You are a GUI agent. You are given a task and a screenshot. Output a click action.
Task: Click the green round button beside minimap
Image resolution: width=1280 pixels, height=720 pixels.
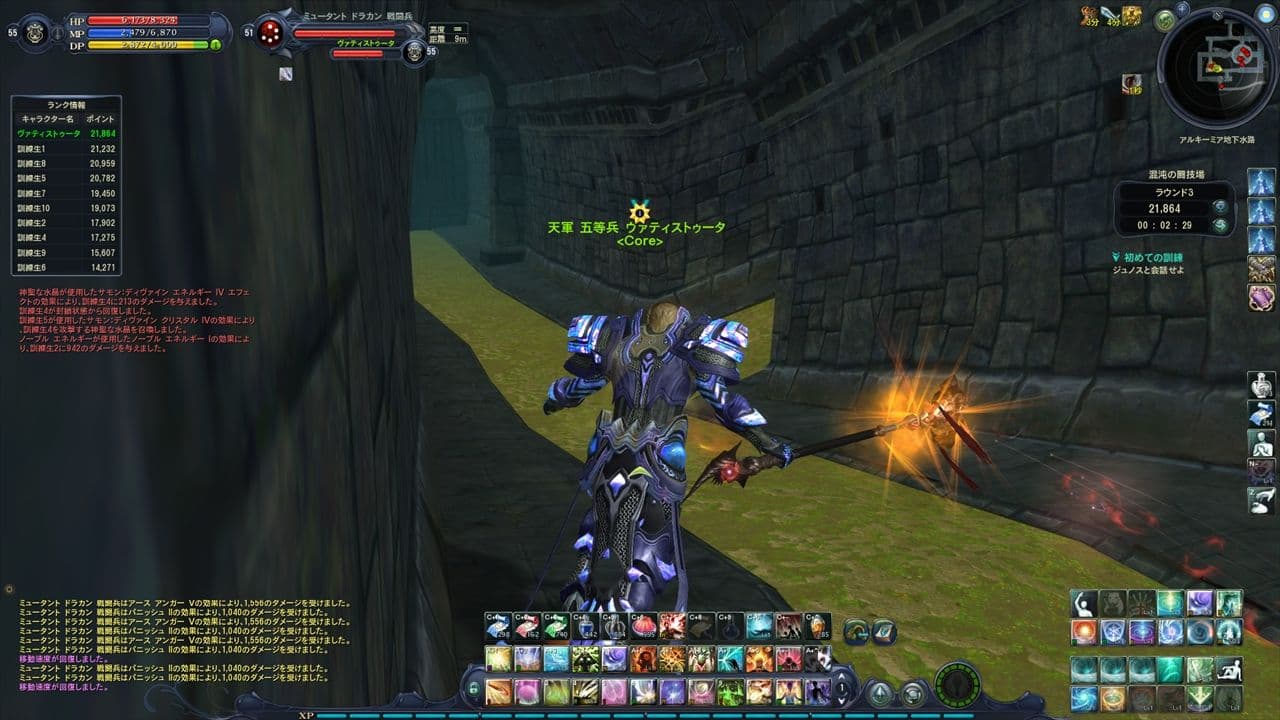1164,19
